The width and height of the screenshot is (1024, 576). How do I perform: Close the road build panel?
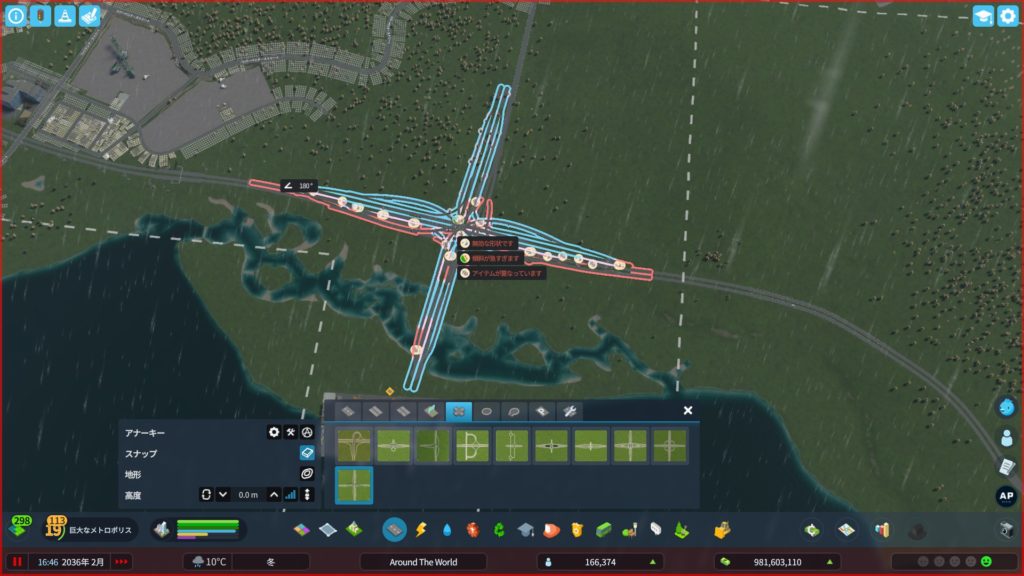(688, 410)
